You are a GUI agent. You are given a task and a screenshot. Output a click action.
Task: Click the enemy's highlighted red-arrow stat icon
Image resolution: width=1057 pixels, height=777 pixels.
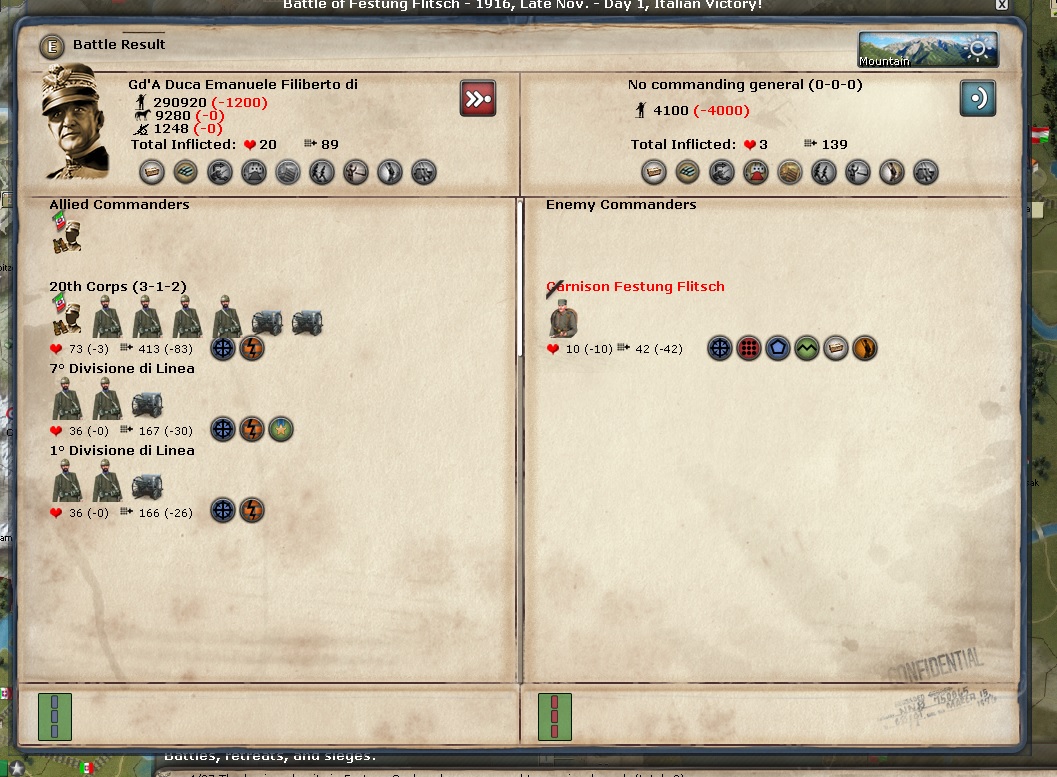(x=755, y=172)
